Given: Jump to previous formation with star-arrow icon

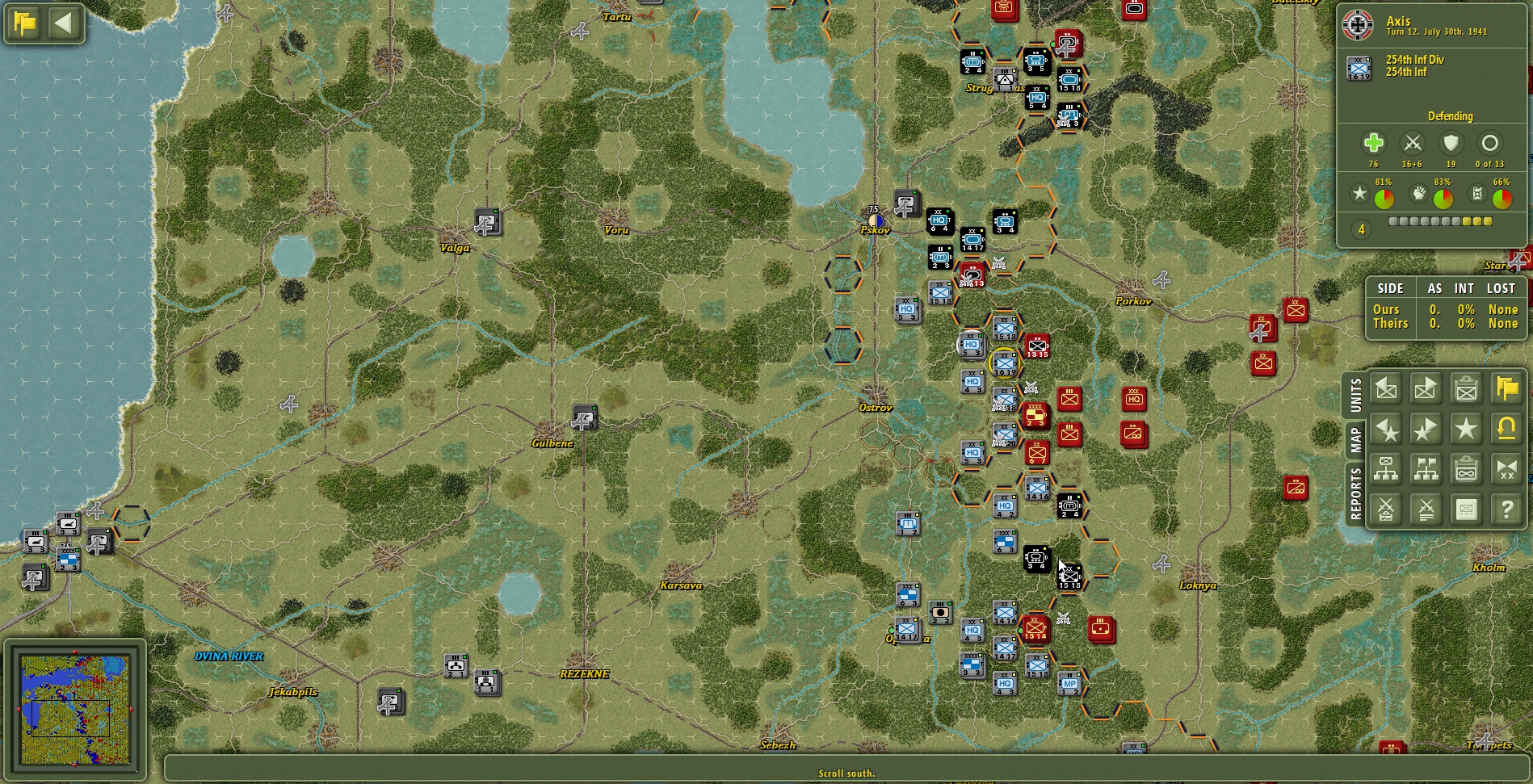Looking at the screenshot, I should 1388,430.
